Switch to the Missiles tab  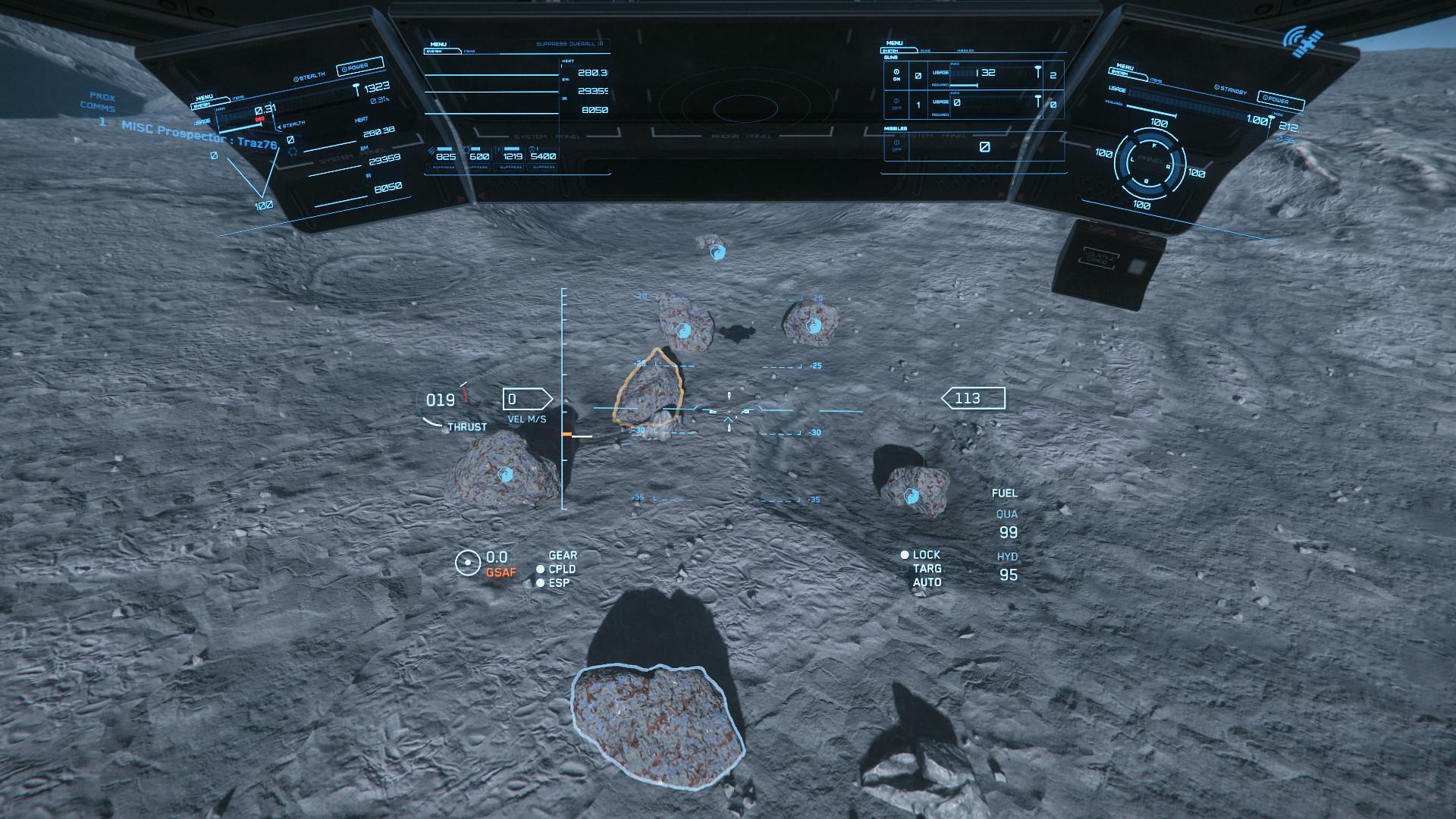[x=965, y=51]
